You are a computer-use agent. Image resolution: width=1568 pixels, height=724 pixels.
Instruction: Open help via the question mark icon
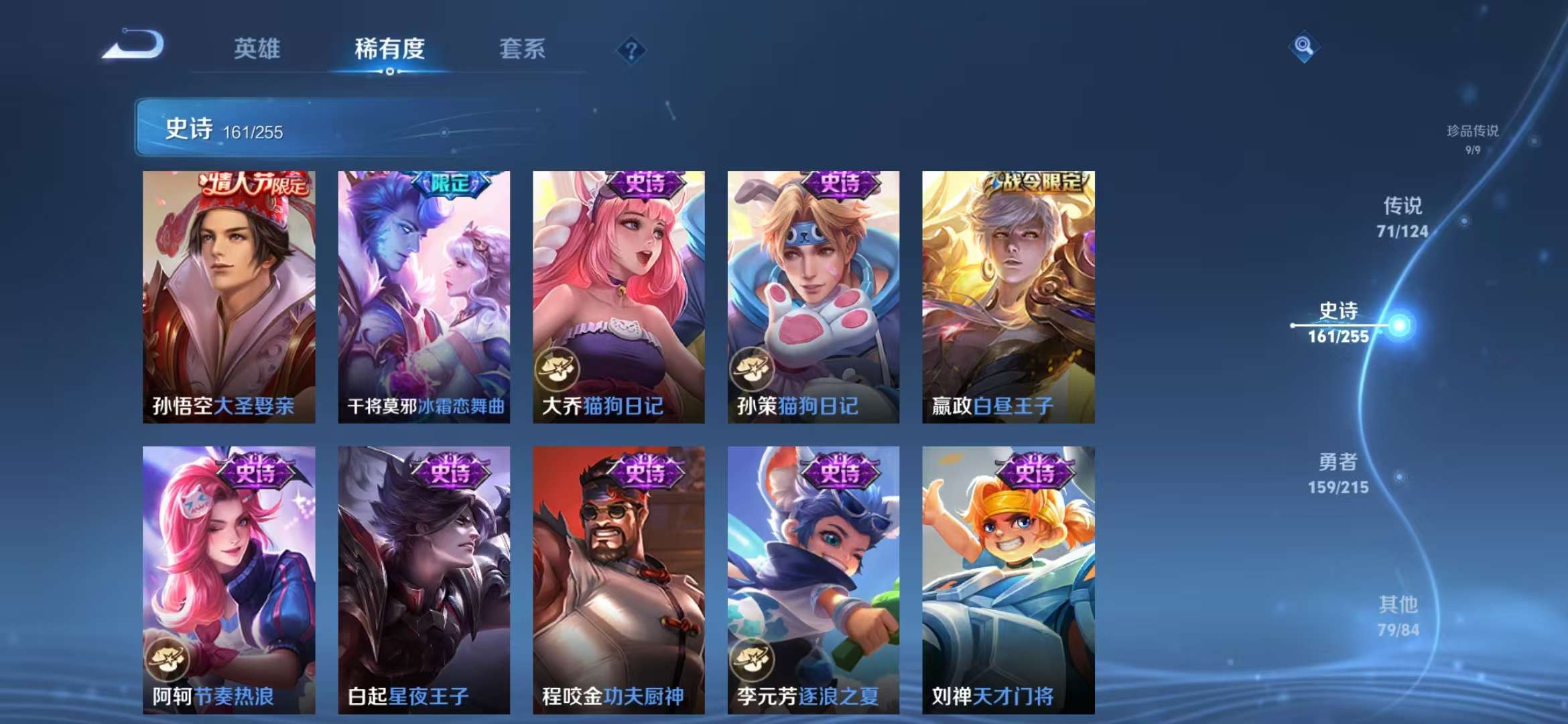click(631, 50)
